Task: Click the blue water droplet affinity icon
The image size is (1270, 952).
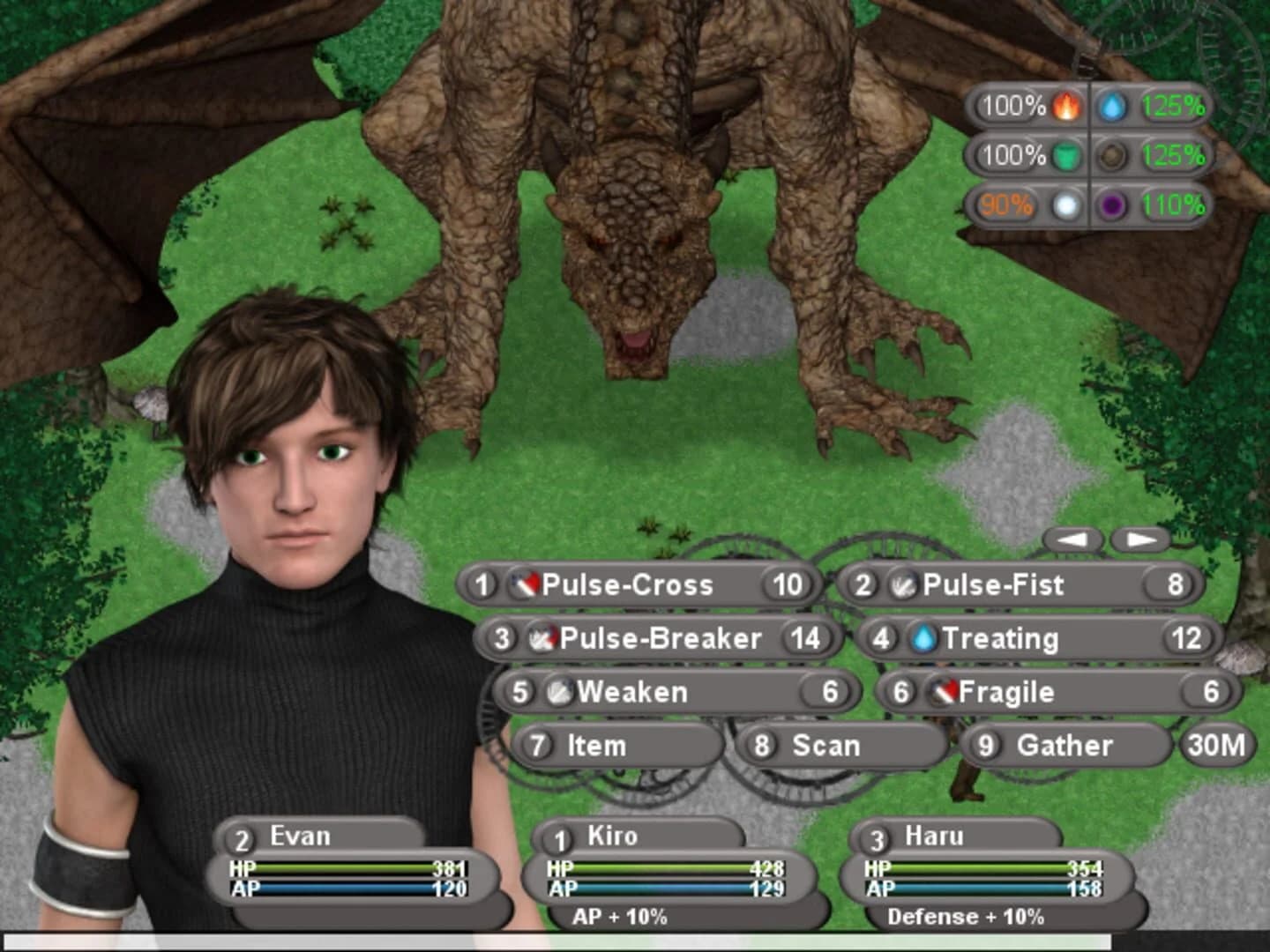Action: [x=1112, y=108]
